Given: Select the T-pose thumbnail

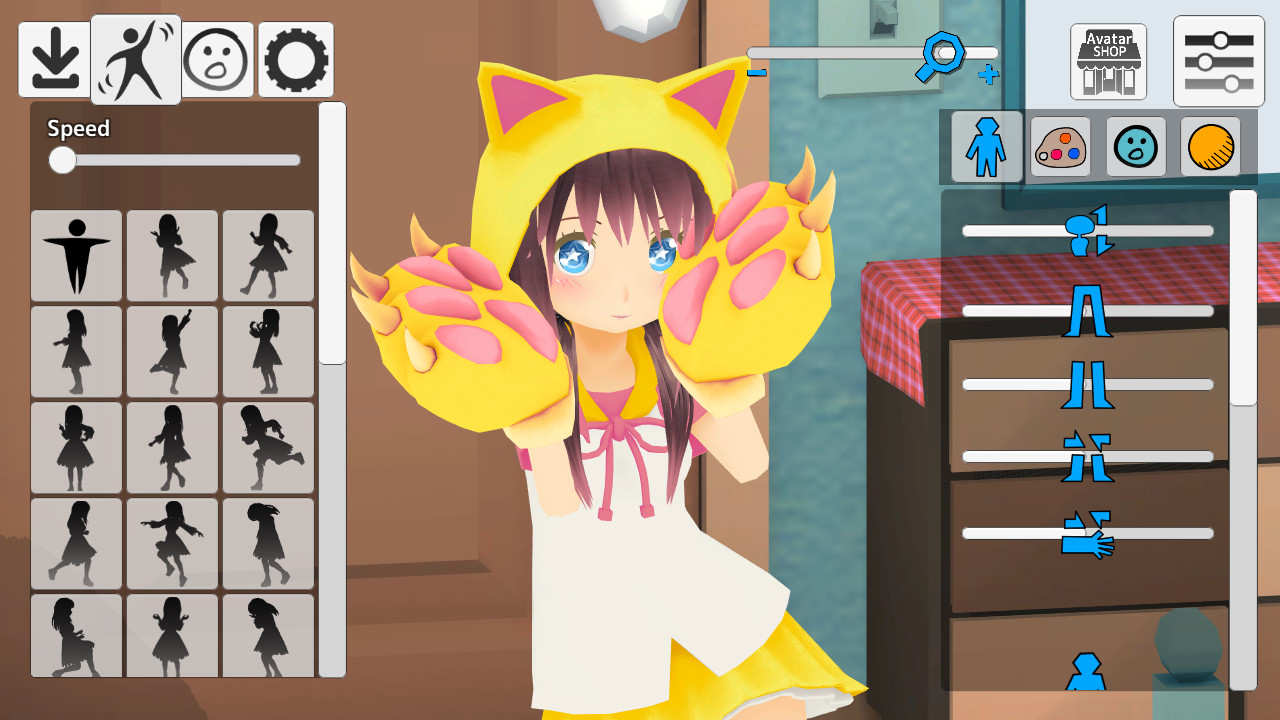Looking at the screenshot, I should click(76, 255).
